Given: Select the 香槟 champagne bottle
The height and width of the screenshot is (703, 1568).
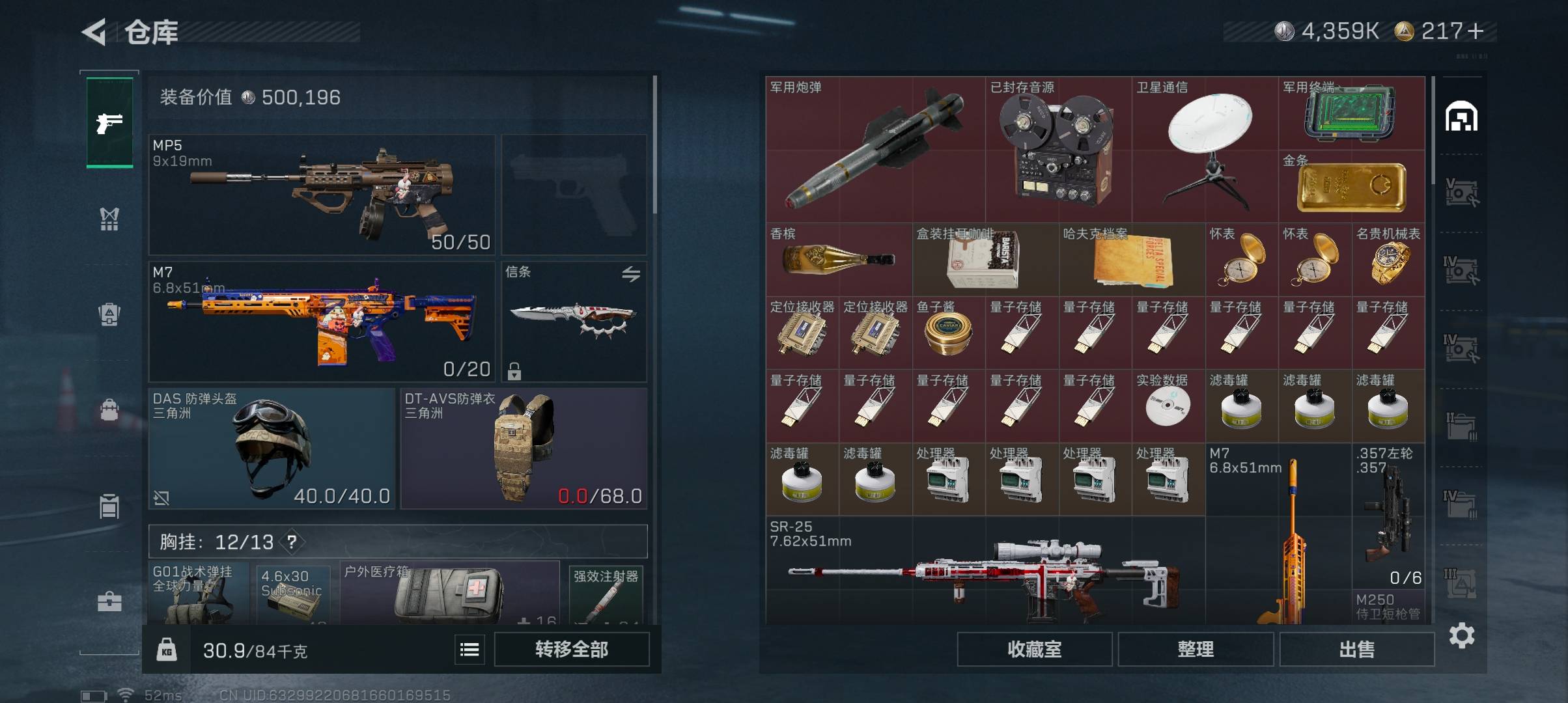Looking at the screenshot, I should pyautogui.click(x=839, y=260).
